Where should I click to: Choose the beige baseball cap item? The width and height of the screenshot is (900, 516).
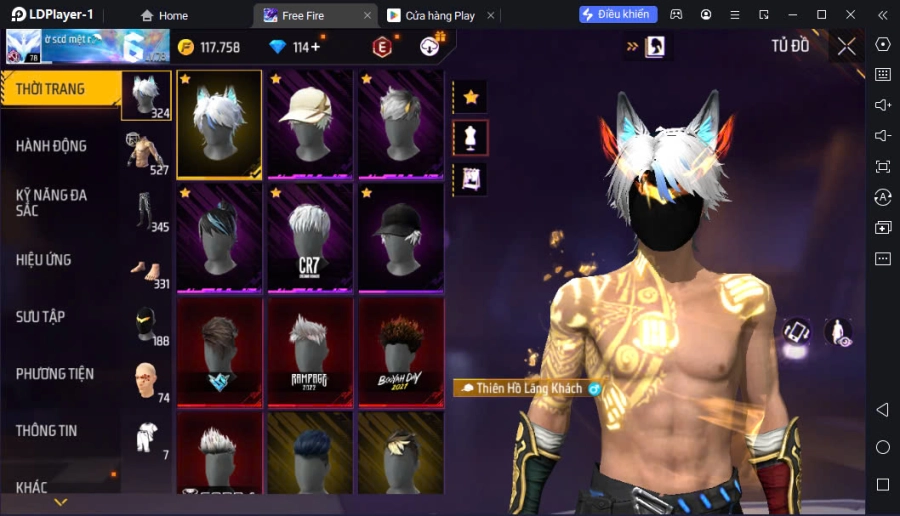[x=309, y=124]
